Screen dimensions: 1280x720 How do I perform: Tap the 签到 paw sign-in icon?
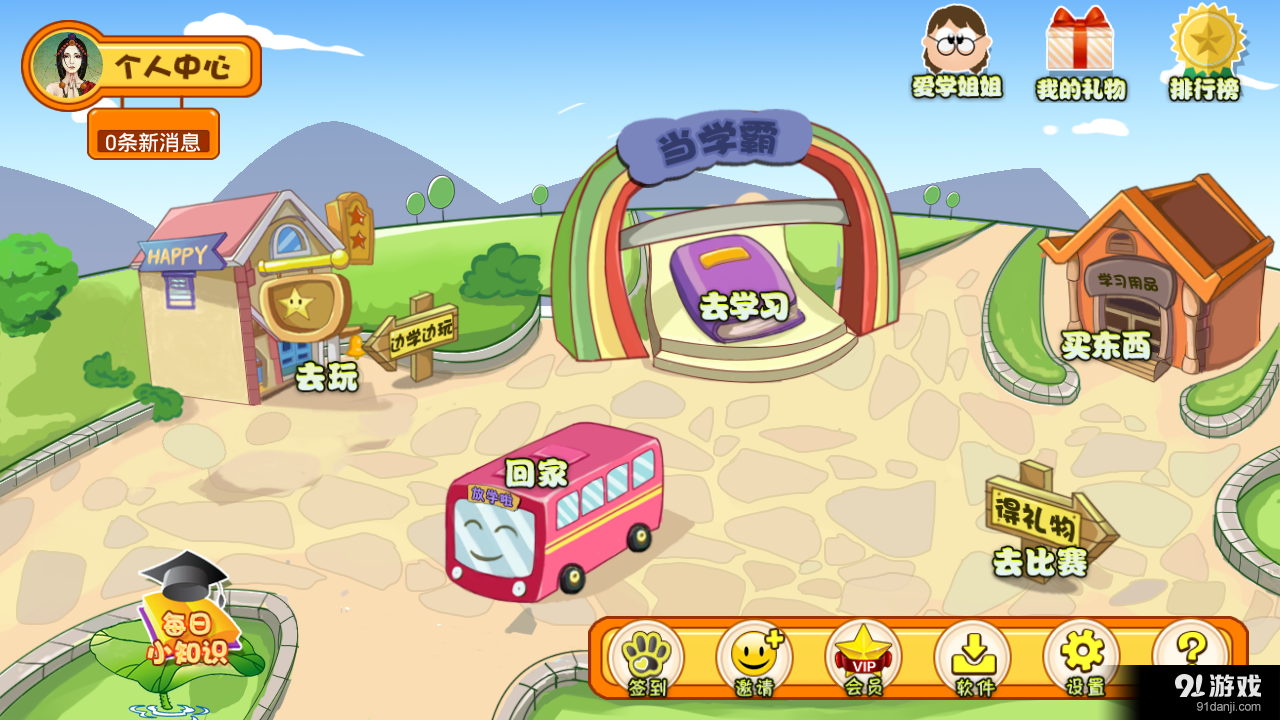(649, 657)
